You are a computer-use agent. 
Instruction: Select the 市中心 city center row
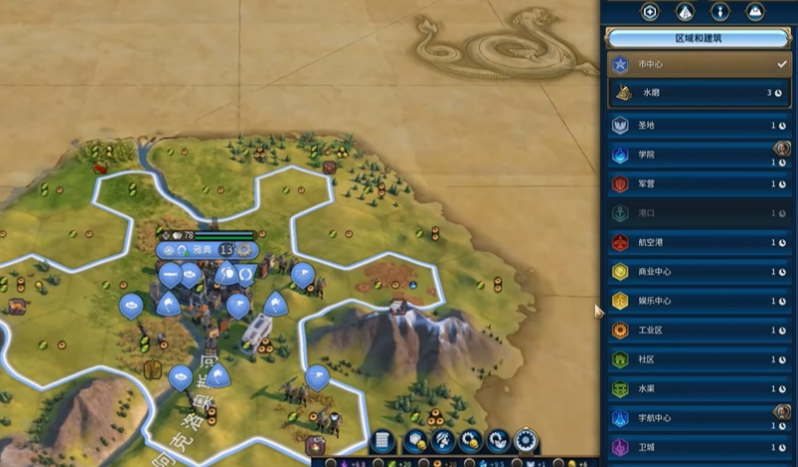click(699, 64)
